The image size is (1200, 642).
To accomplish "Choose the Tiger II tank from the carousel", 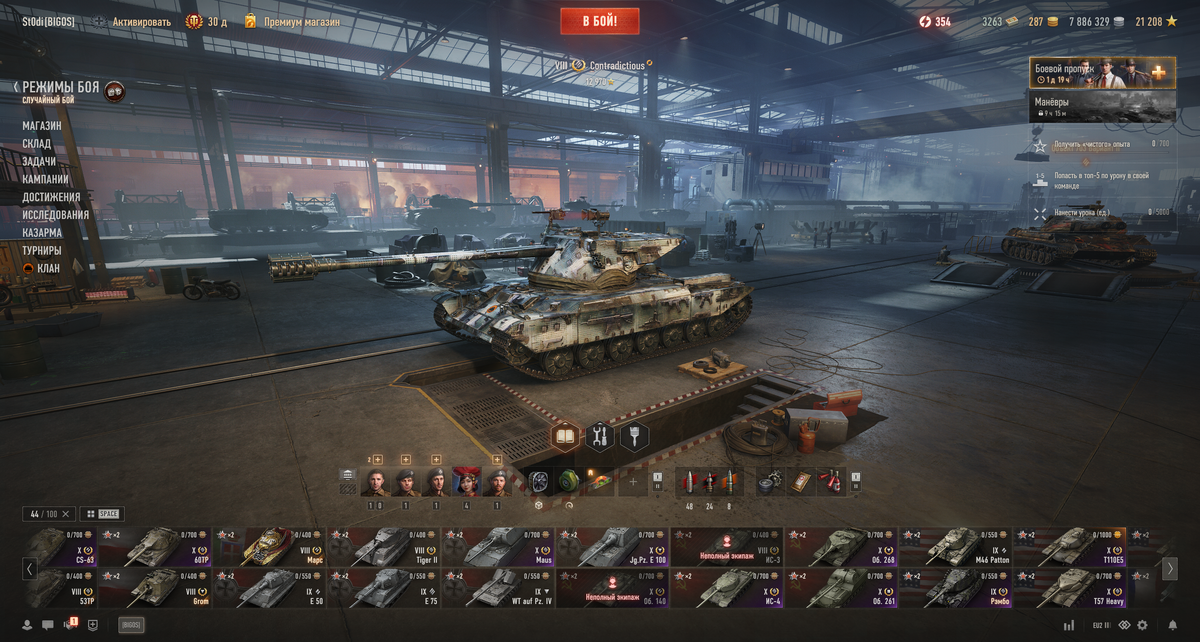I will coord(384,547).
